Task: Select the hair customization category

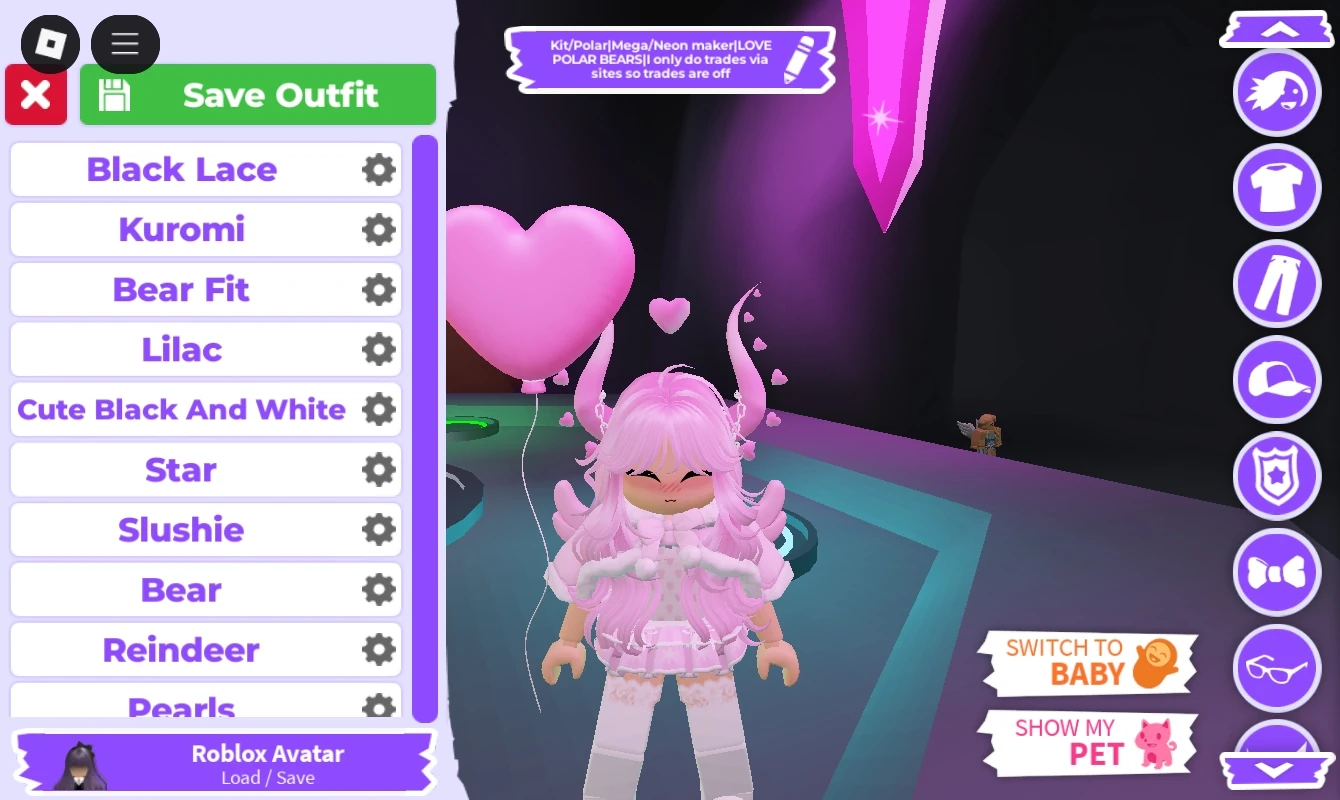Action: (1277, 92)
